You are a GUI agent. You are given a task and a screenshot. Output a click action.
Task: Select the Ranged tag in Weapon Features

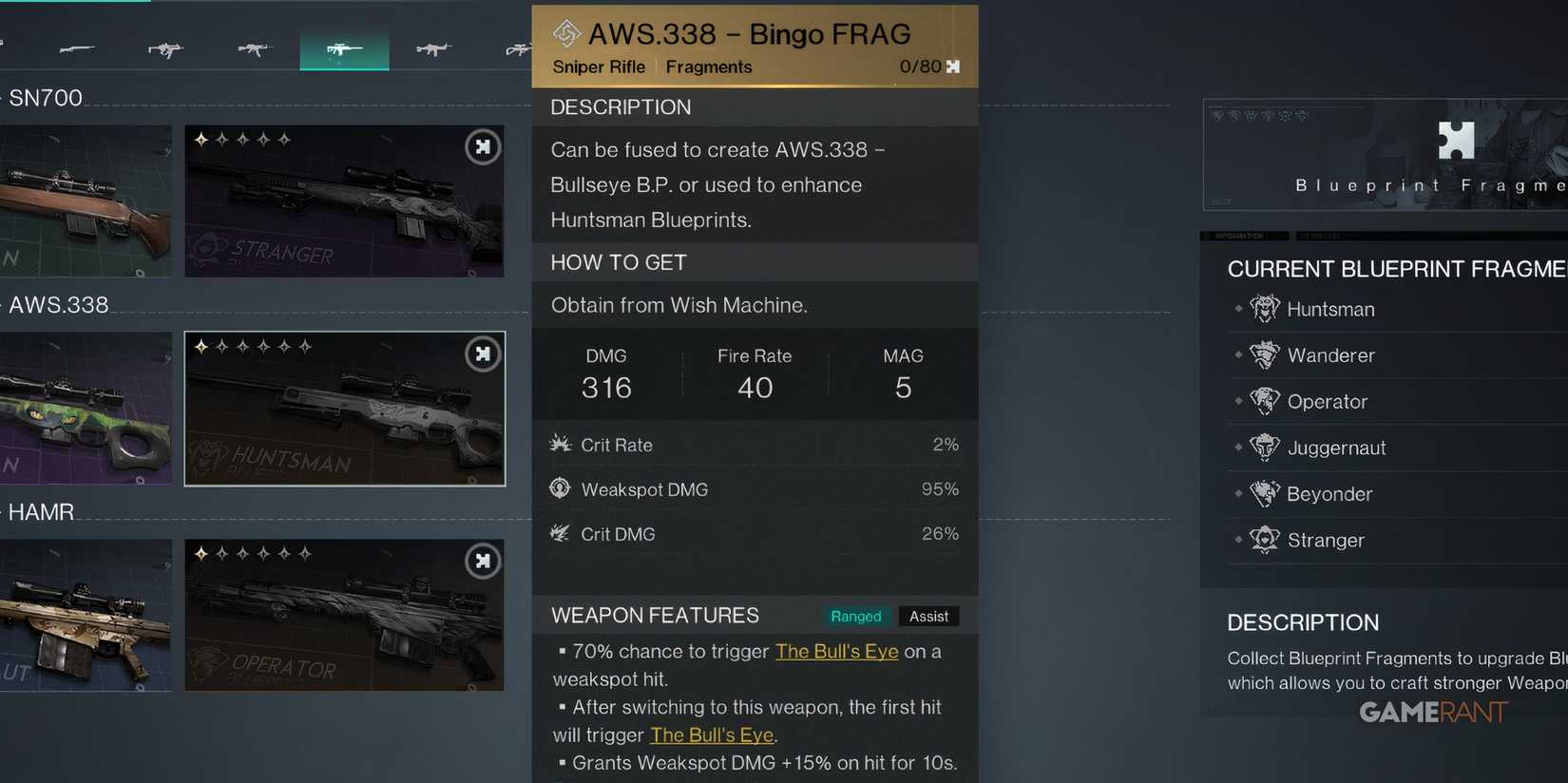pos(854,616)
